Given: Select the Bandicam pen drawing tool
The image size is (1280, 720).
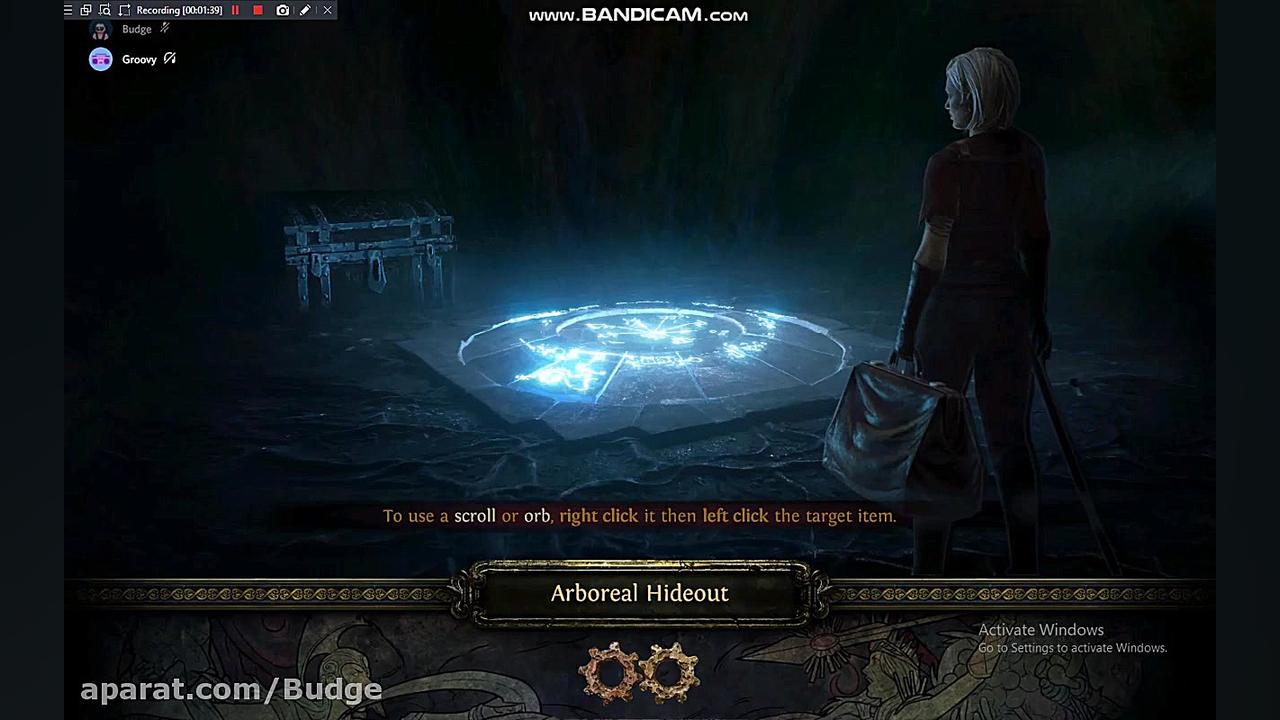Looking at the screenshot, I should 306,10.
